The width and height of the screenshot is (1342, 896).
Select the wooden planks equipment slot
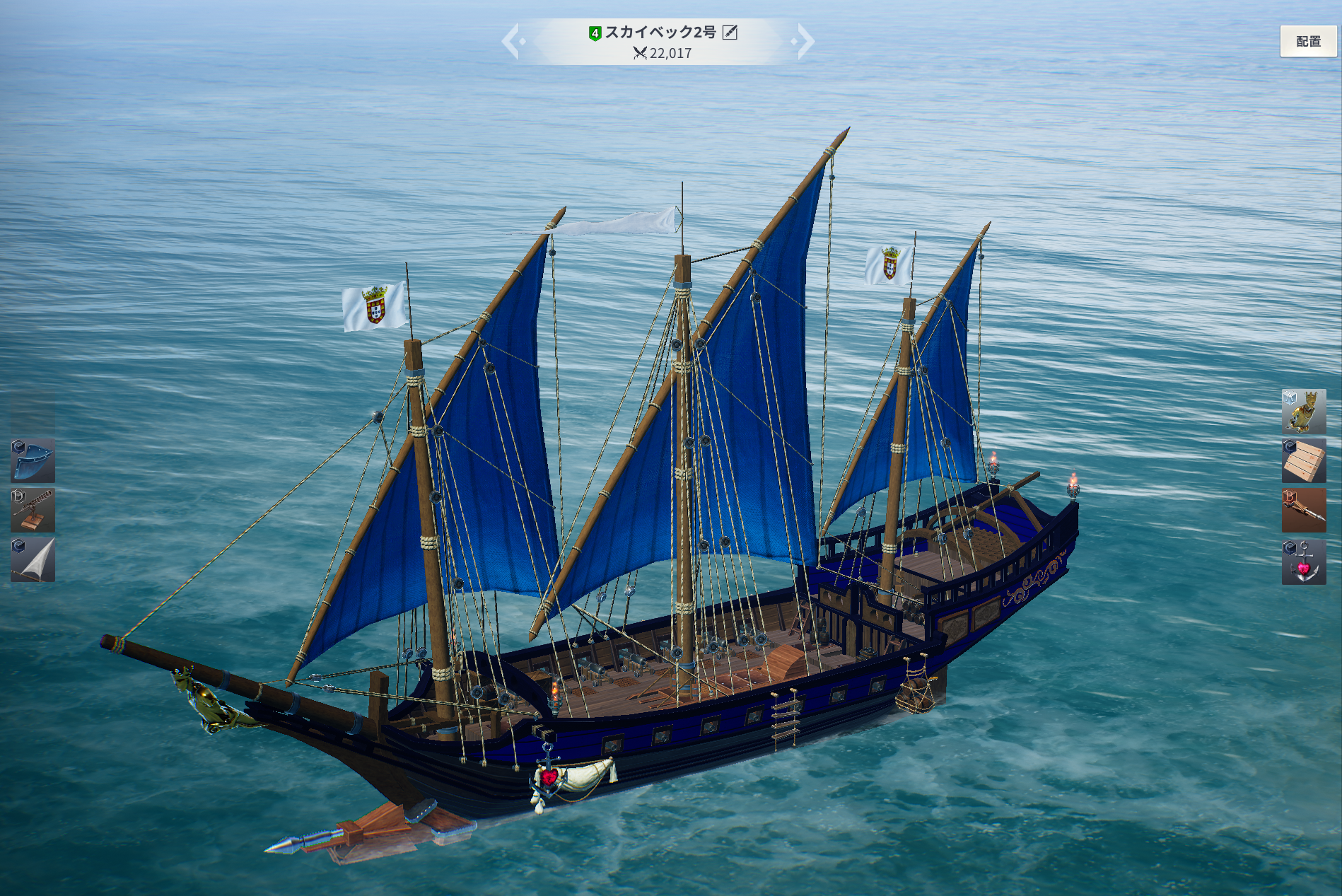1303,460
